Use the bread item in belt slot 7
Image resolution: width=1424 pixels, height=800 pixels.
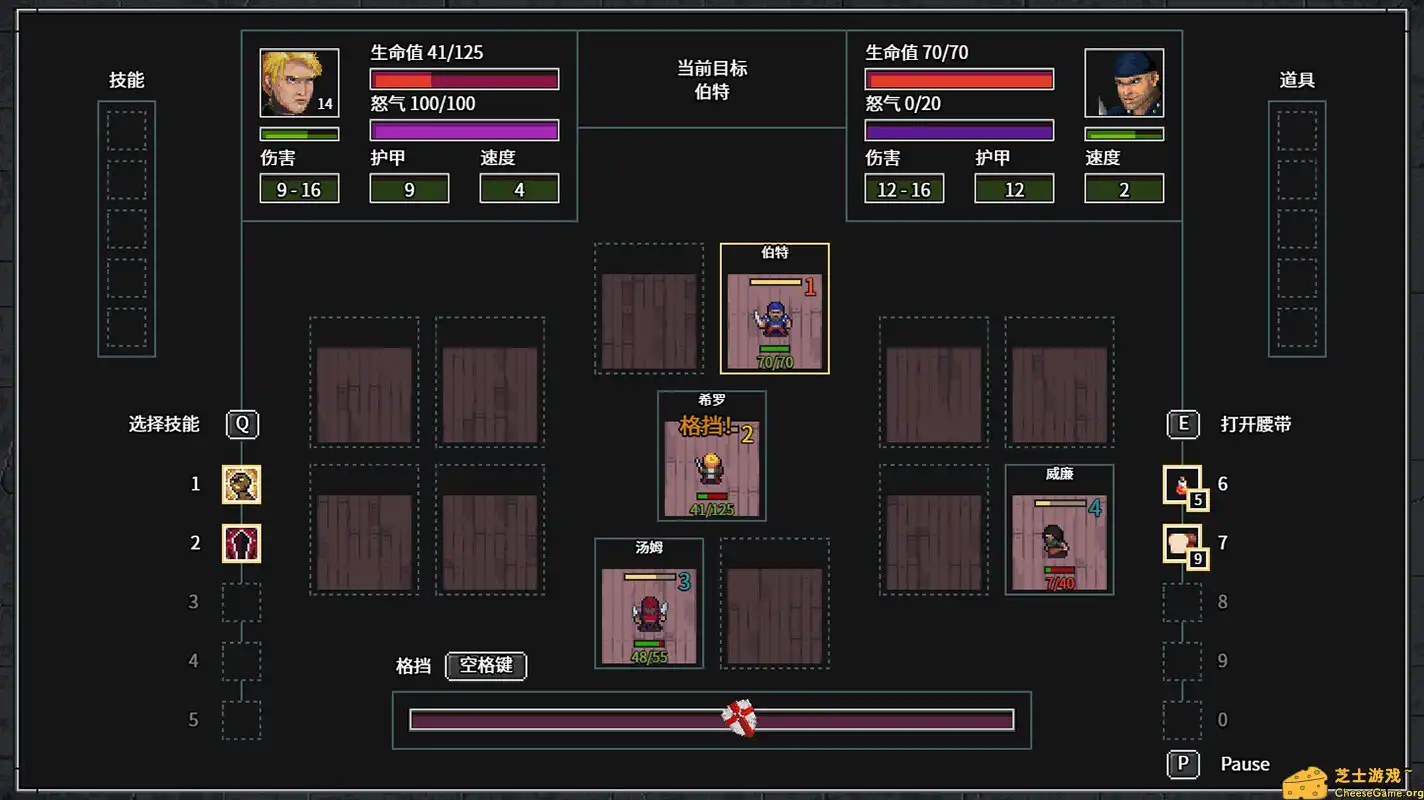click(x=1183, y=543)
